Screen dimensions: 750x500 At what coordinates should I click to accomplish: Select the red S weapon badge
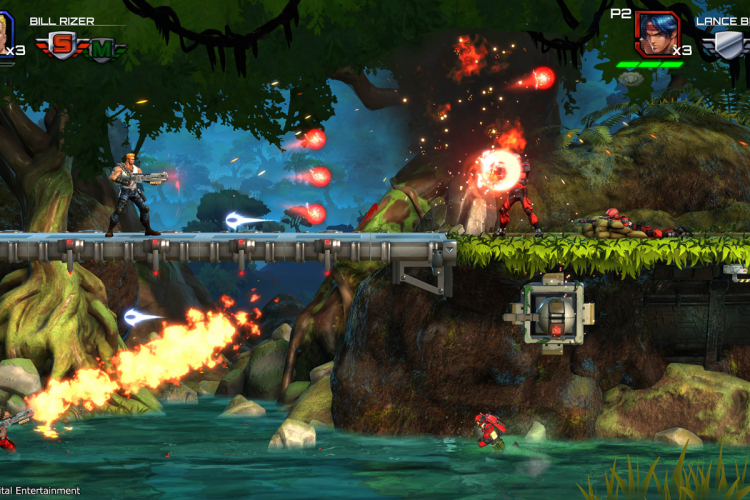pos(61,46)
